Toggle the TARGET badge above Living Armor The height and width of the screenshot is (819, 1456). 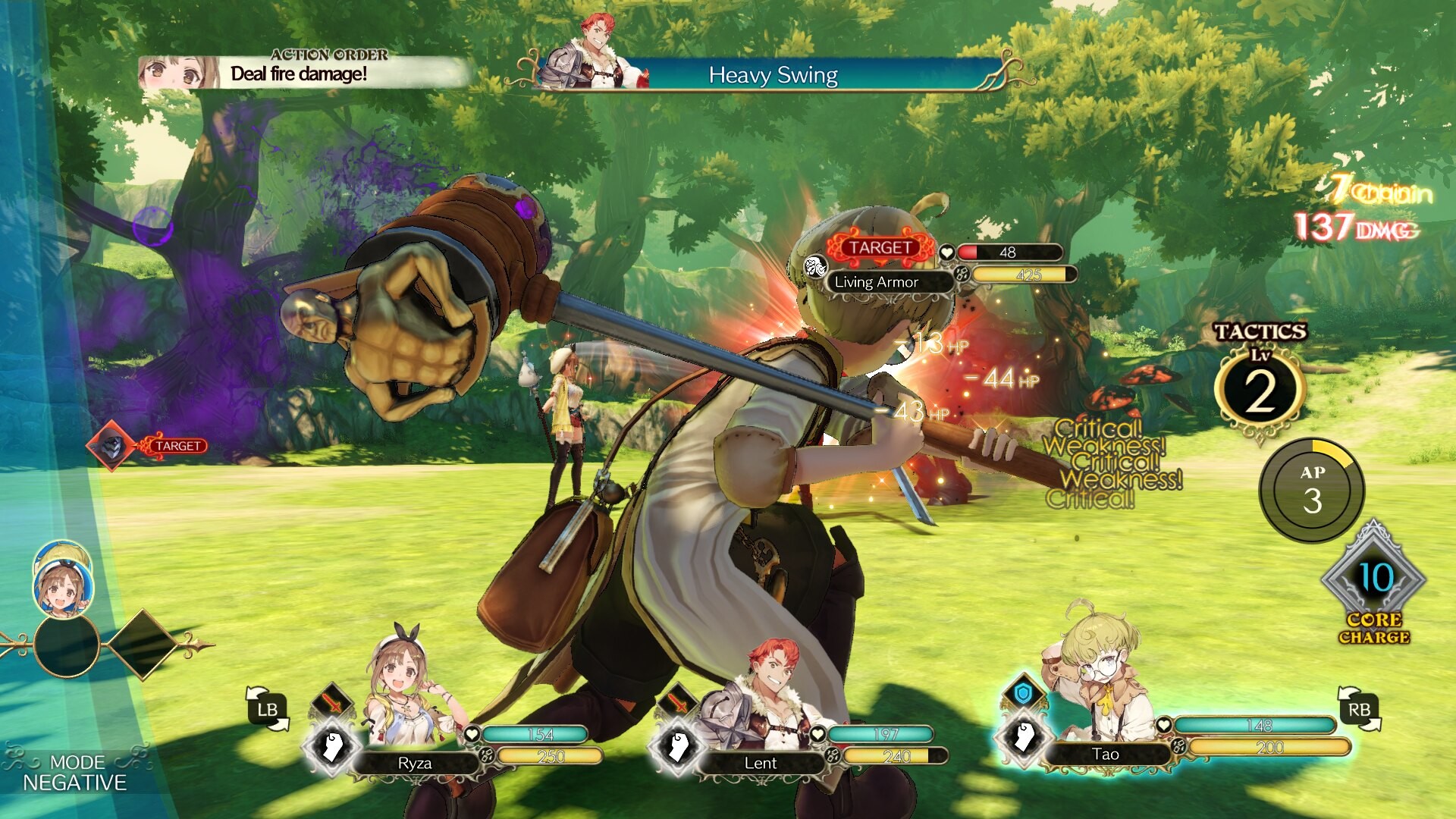pos(880,246)
